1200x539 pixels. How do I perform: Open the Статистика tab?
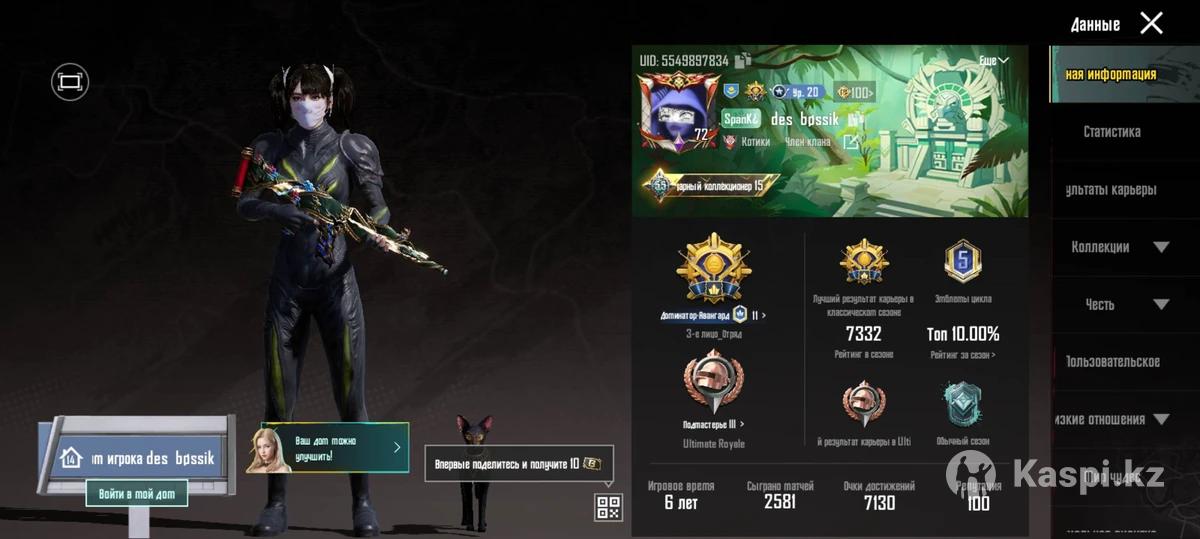point(1111,132)
